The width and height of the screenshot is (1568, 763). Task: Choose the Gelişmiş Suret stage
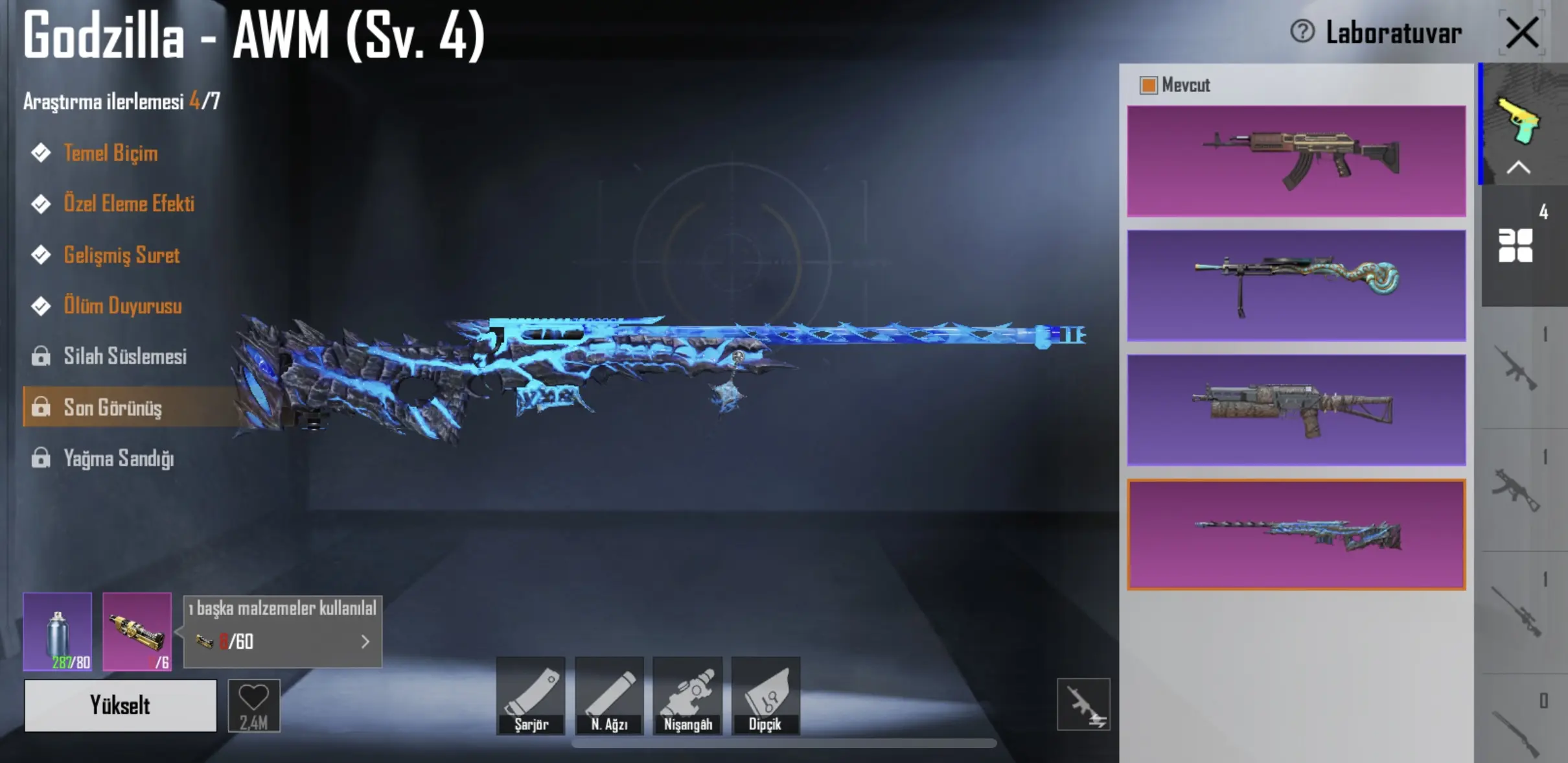121,255
